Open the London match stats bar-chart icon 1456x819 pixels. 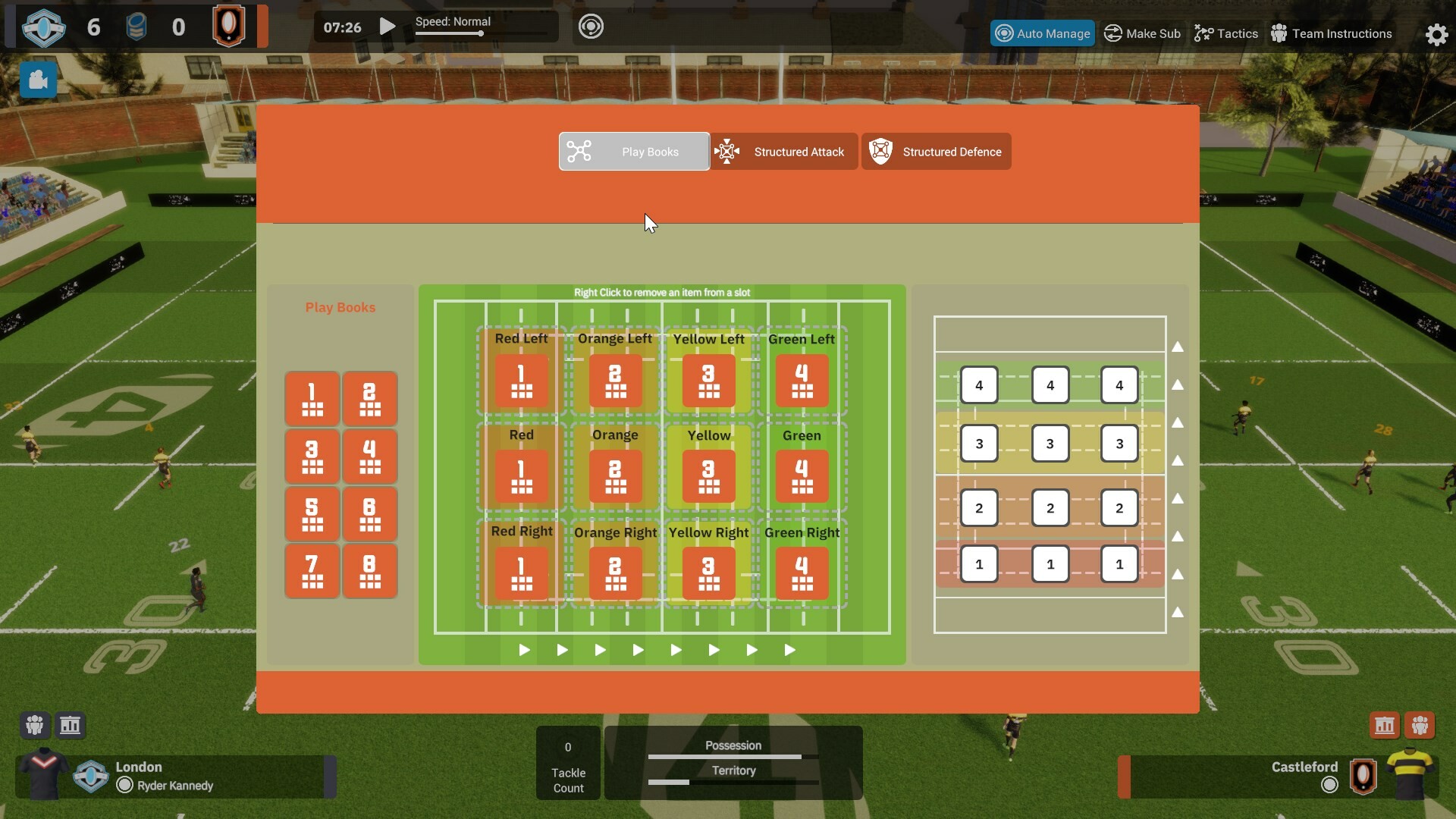click(x=70, y=725)
